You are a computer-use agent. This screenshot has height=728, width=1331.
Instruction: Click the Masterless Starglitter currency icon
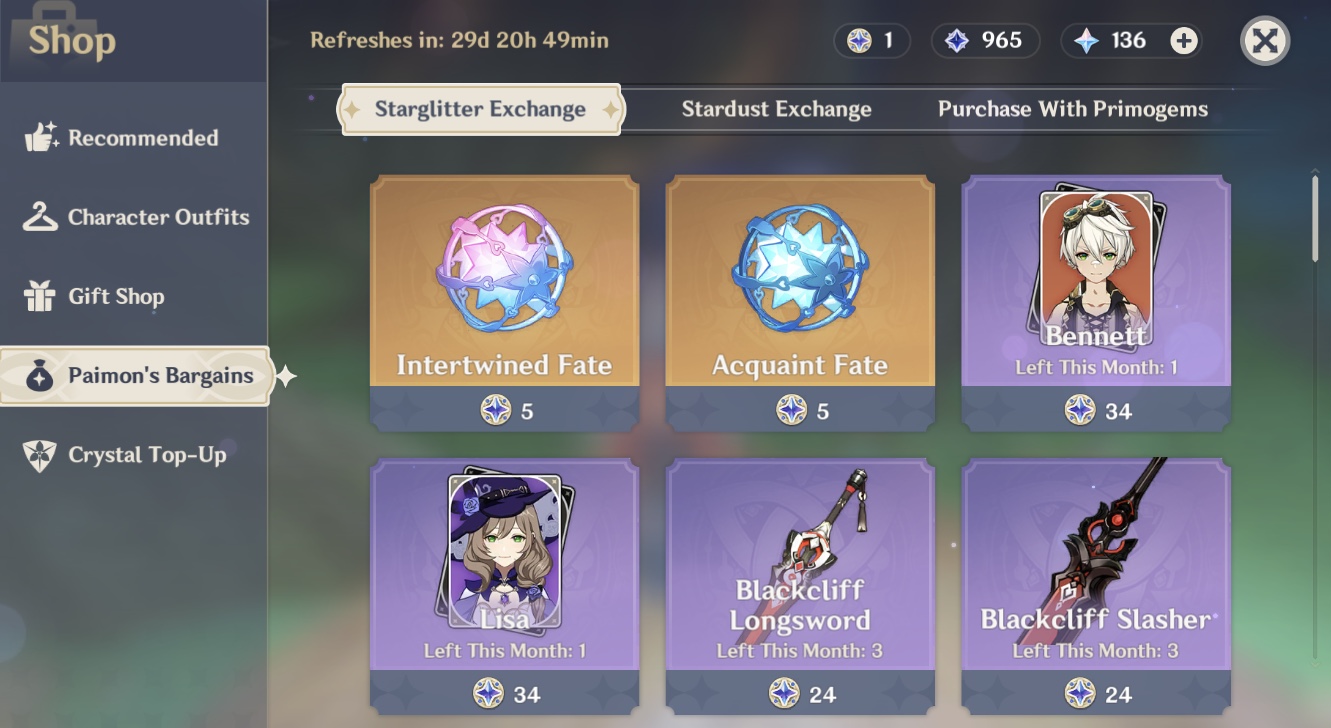(x=857, y=40)
